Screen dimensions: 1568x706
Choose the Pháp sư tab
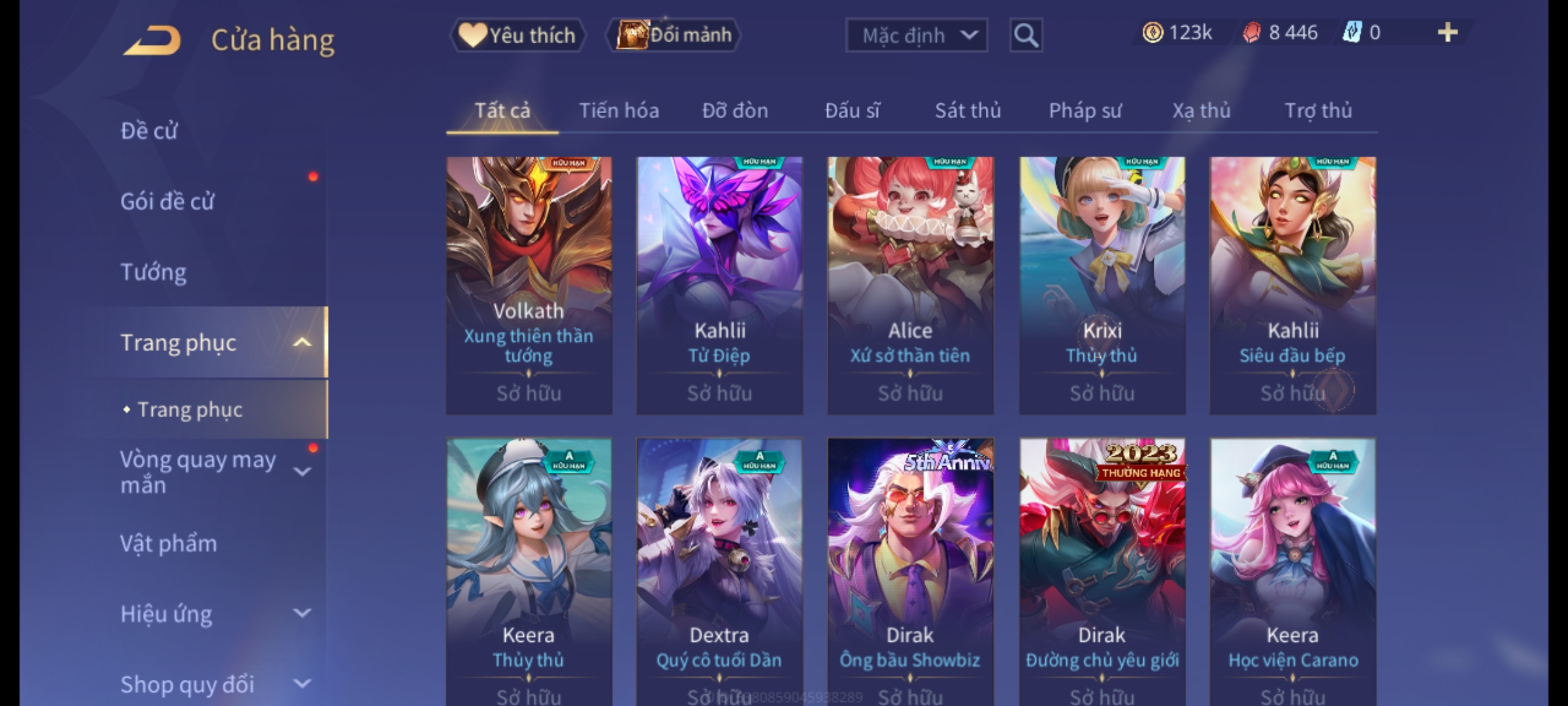1085,110
